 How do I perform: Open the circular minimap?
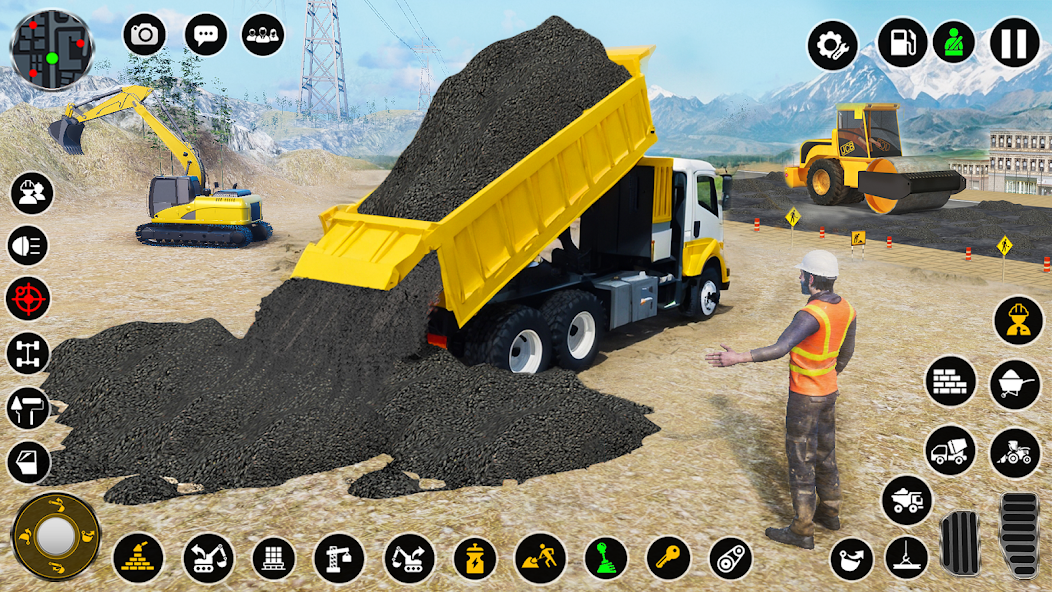click(x=52, y=50)
